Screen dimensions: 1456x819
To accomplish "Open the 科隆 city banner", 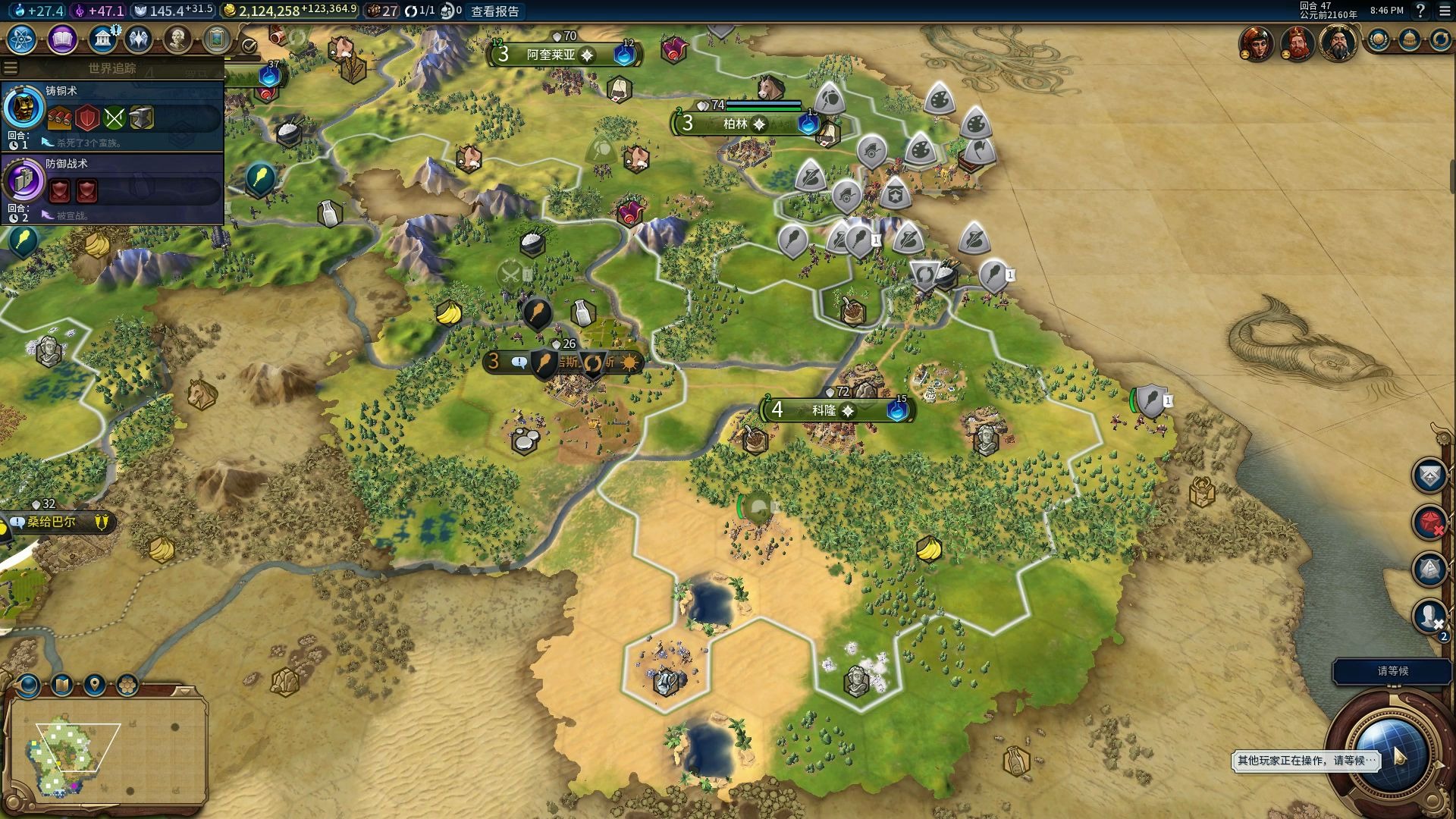I will click(824, 410).
